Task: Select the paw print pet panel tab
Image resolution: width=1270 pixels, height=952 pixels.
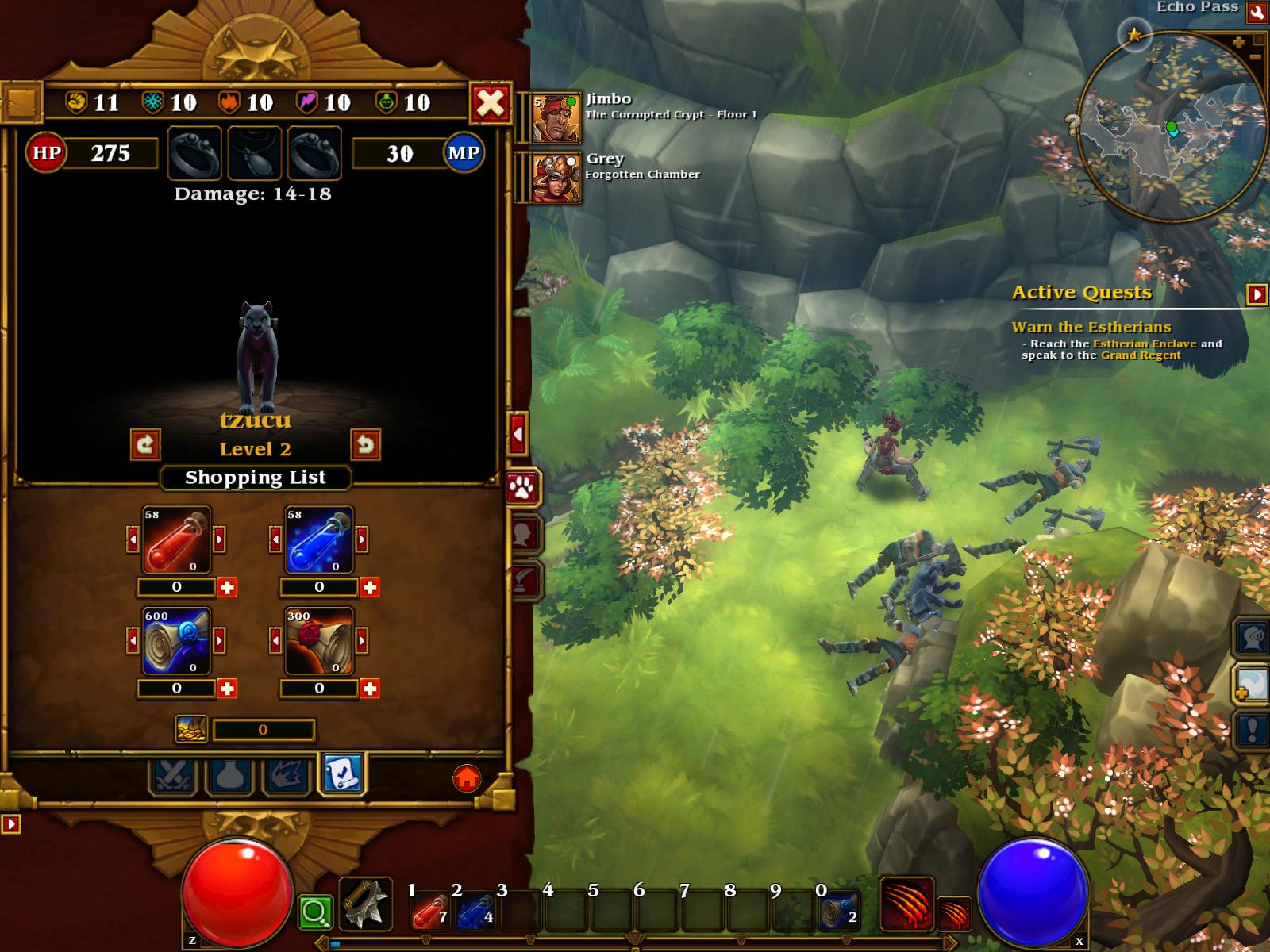Action: coord(522,488)
